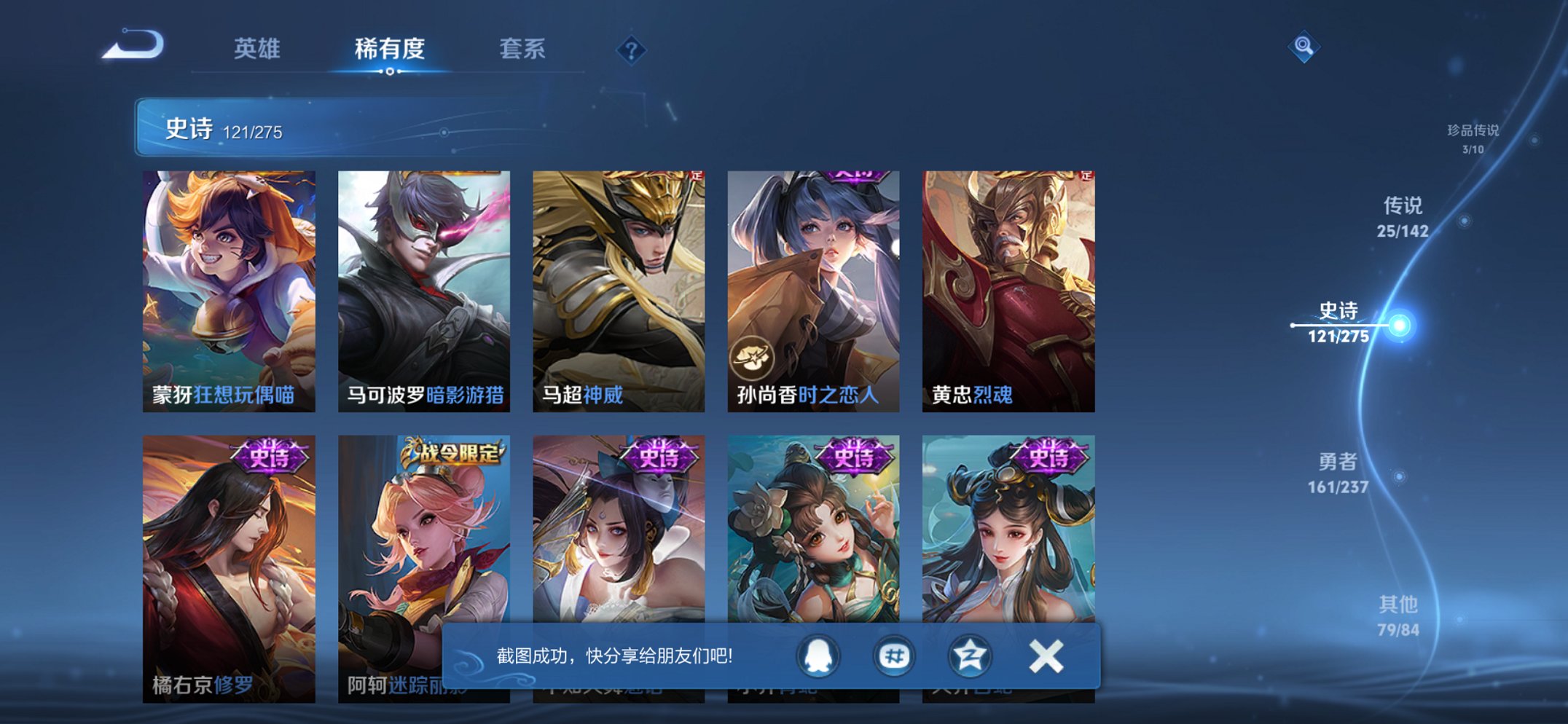Switch to the 英雄 tab
The image size is (1568, 724).
pos(259,48)
